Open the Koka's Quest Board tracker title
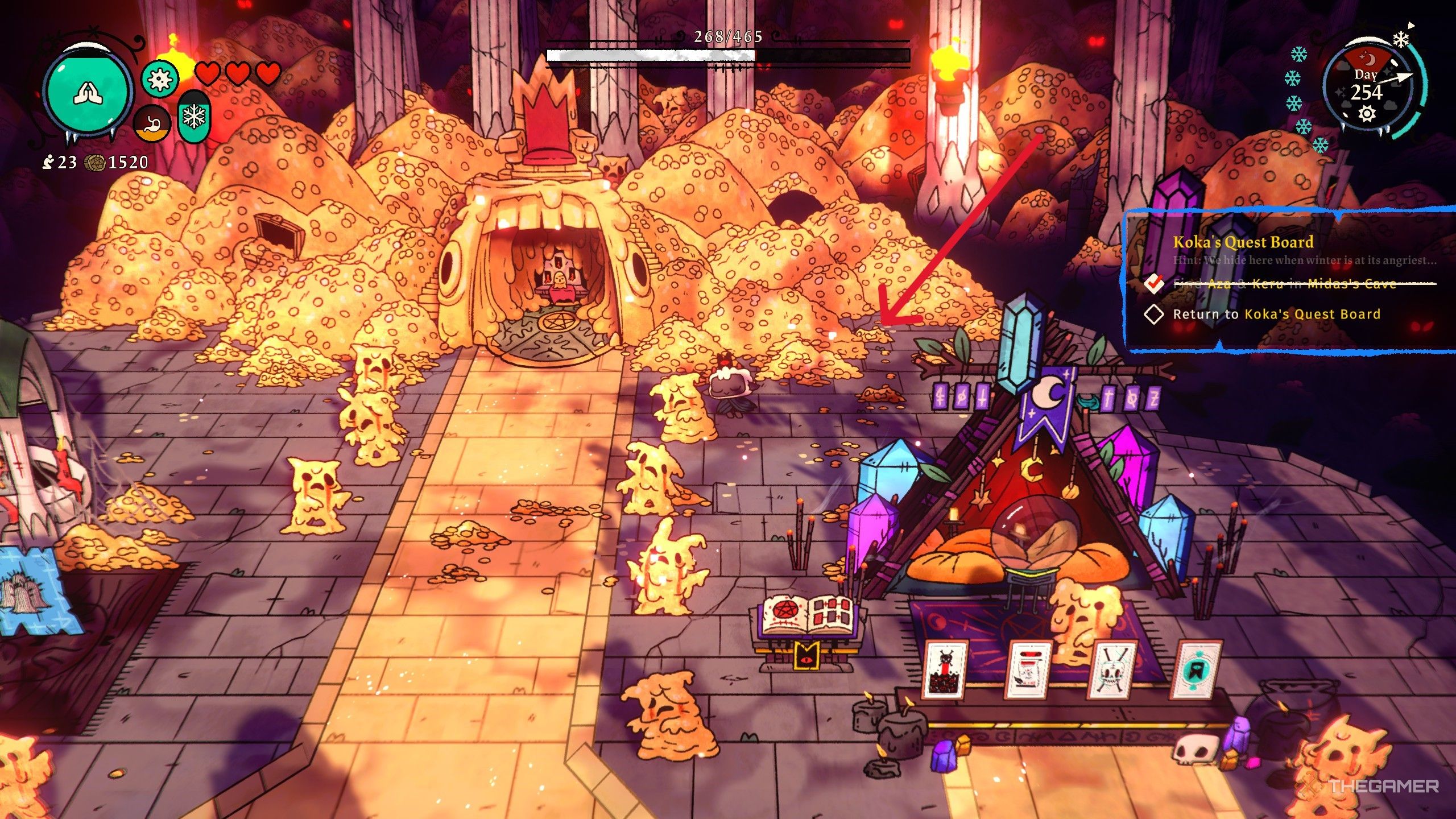 click(1243, 242)
